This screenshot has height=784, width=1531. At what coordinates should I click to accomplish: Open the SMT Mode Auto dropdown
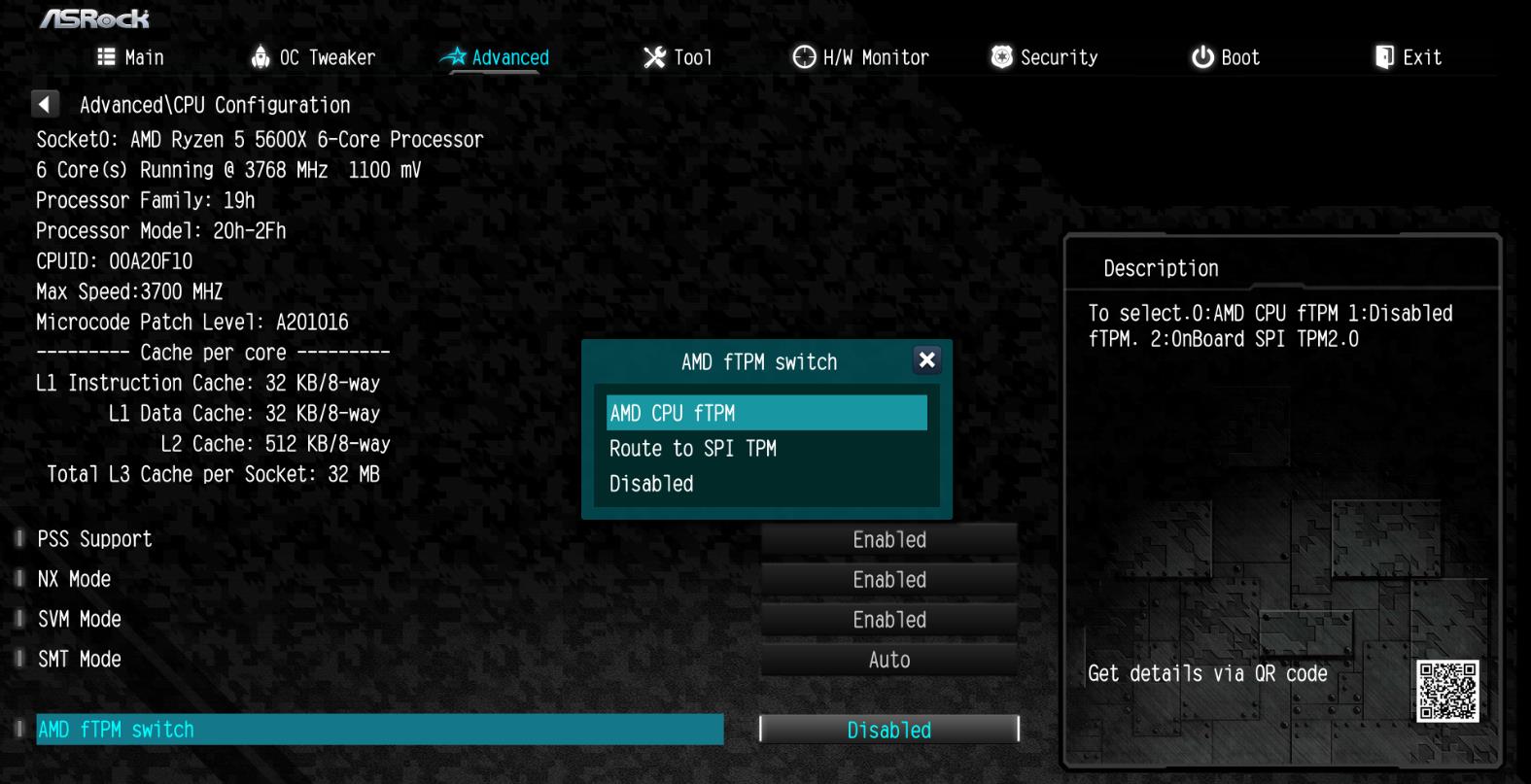(x=887, y=659)
